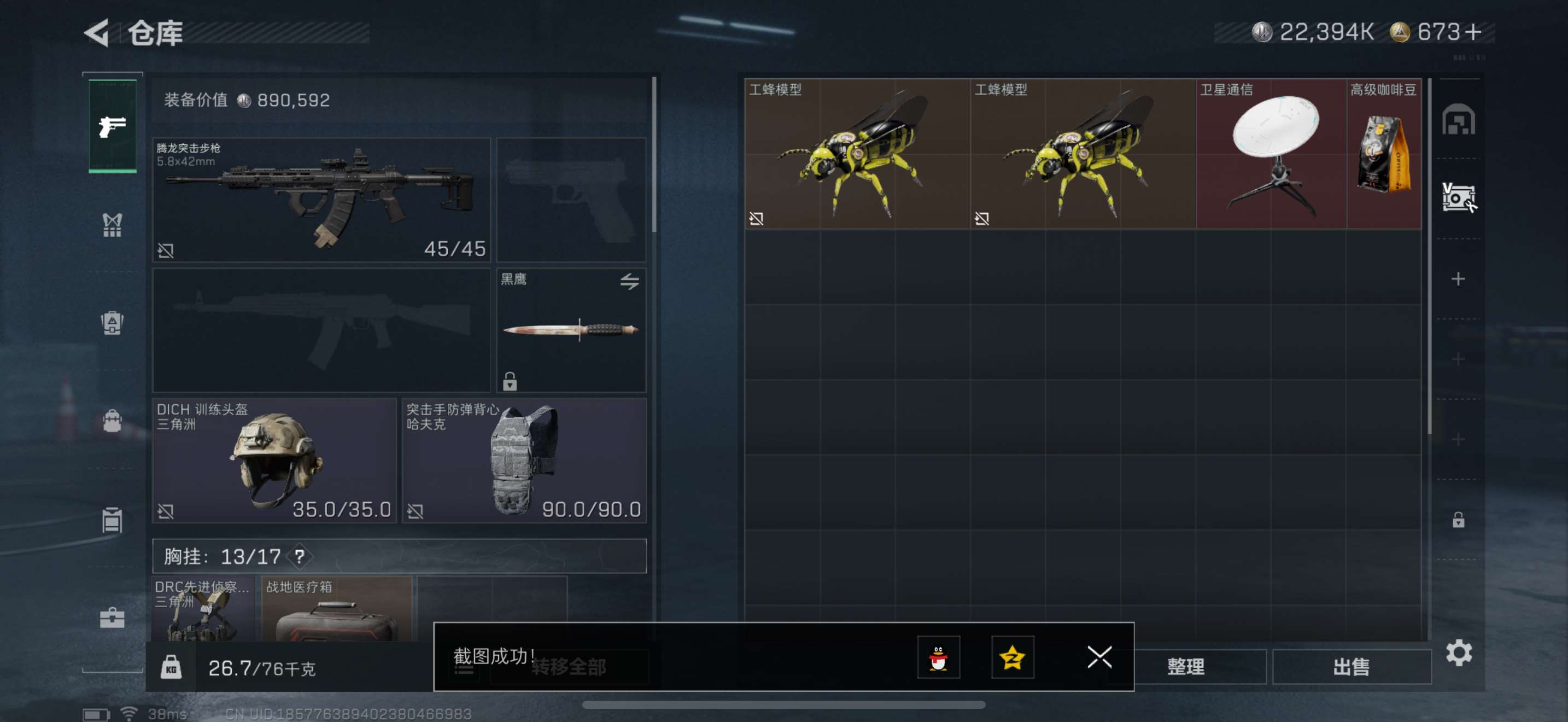The height and width of the screenshot is (722, 1568).
Task: Share screenshot to Qzone star icon
Action: click(1013, 657)
